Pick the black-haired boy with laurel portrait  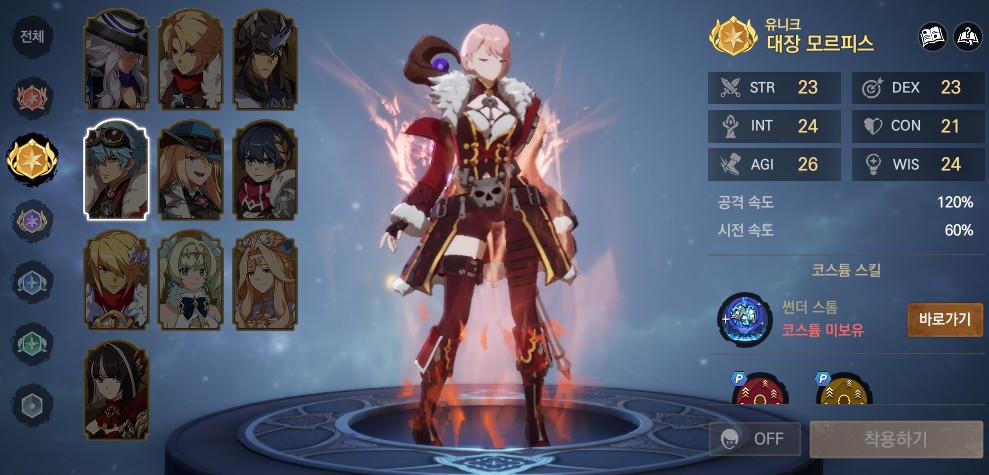pos(265,170)
